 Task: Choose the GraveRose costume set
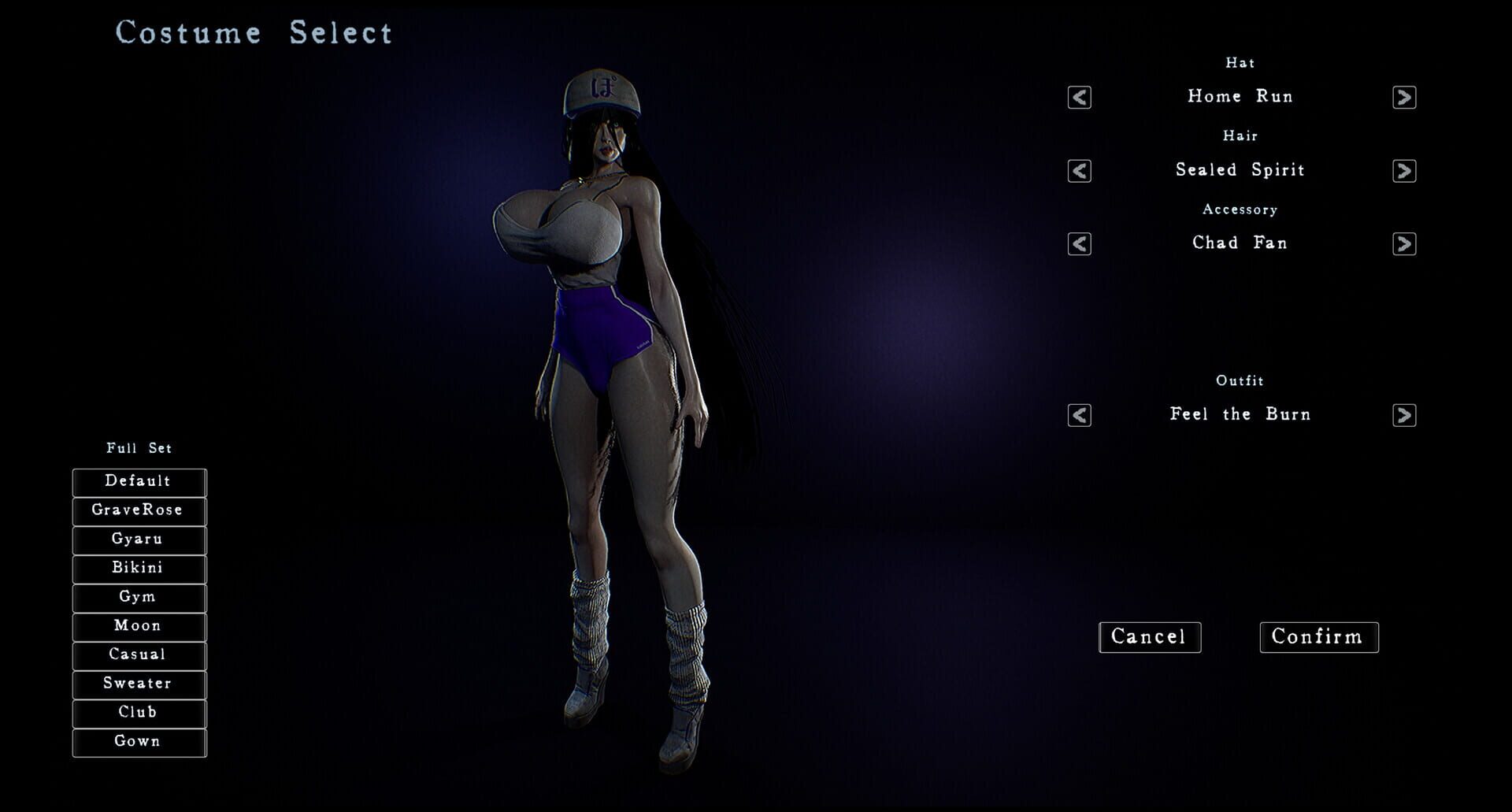coord(139,510)
